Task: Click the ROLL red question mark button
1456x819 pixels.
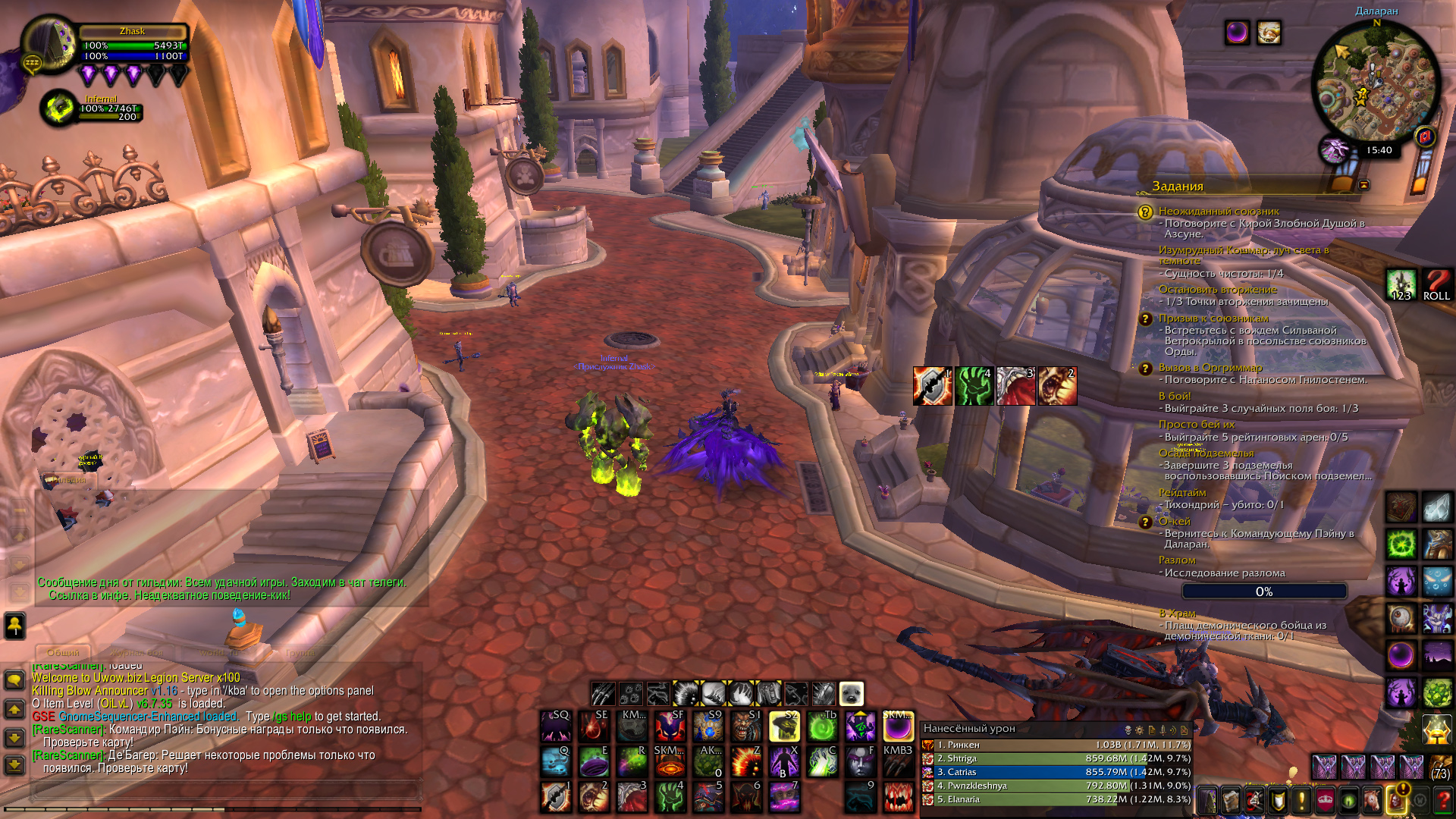Action: tap(1436, 285)
